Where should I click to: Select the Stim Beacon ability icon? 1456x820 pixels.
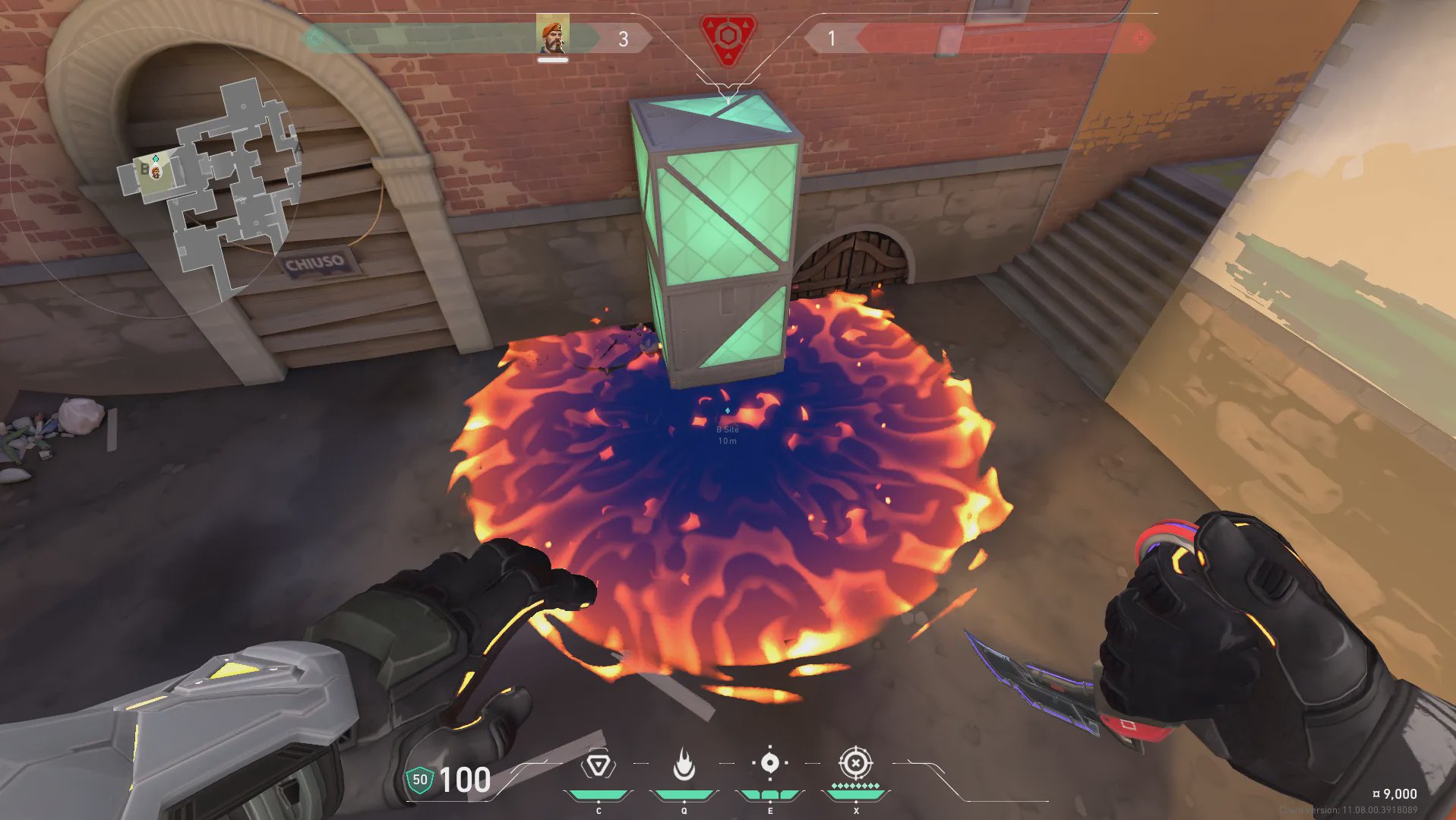599,765
